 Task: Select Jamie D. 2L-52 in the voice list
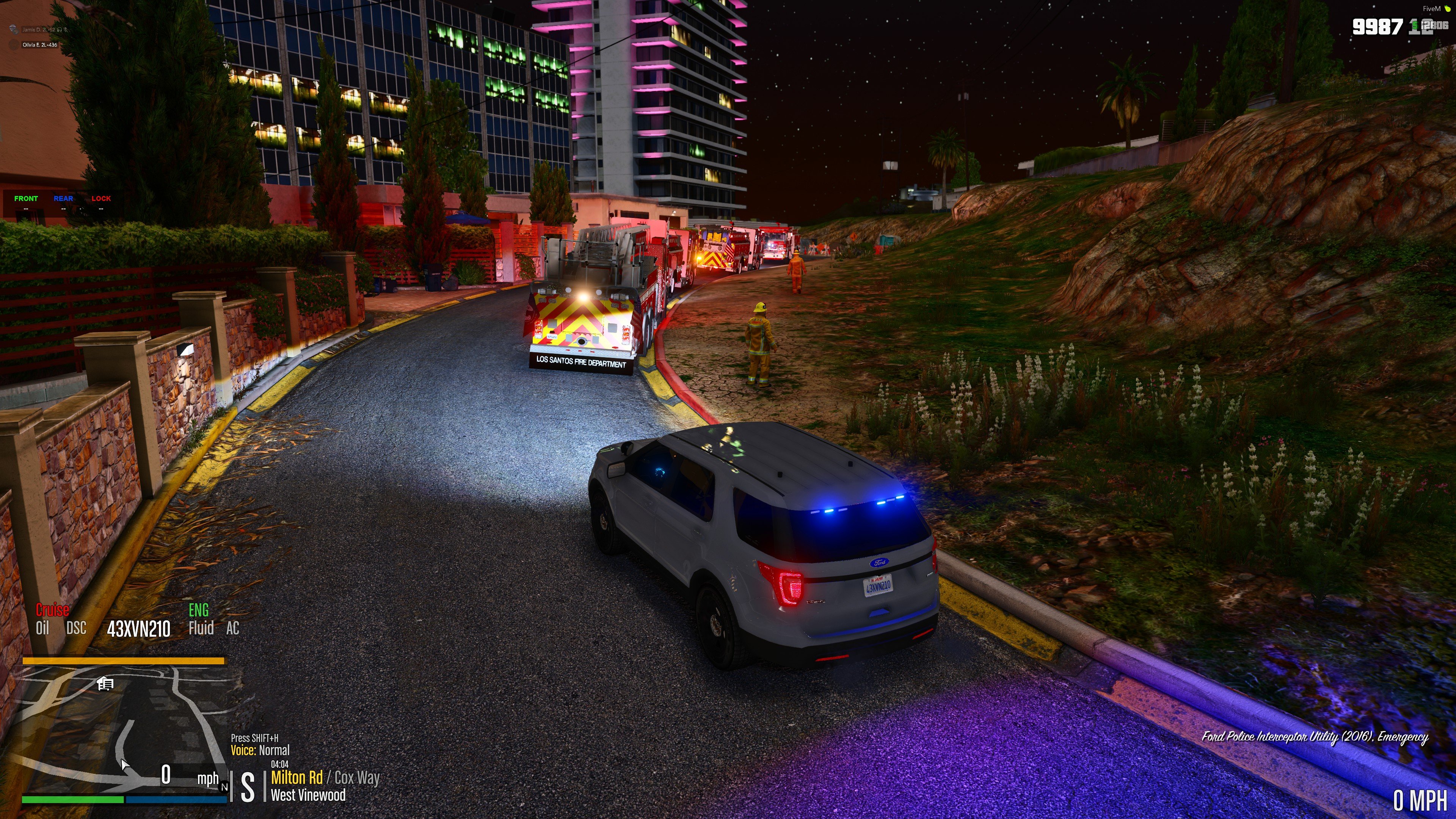[38, 30]
